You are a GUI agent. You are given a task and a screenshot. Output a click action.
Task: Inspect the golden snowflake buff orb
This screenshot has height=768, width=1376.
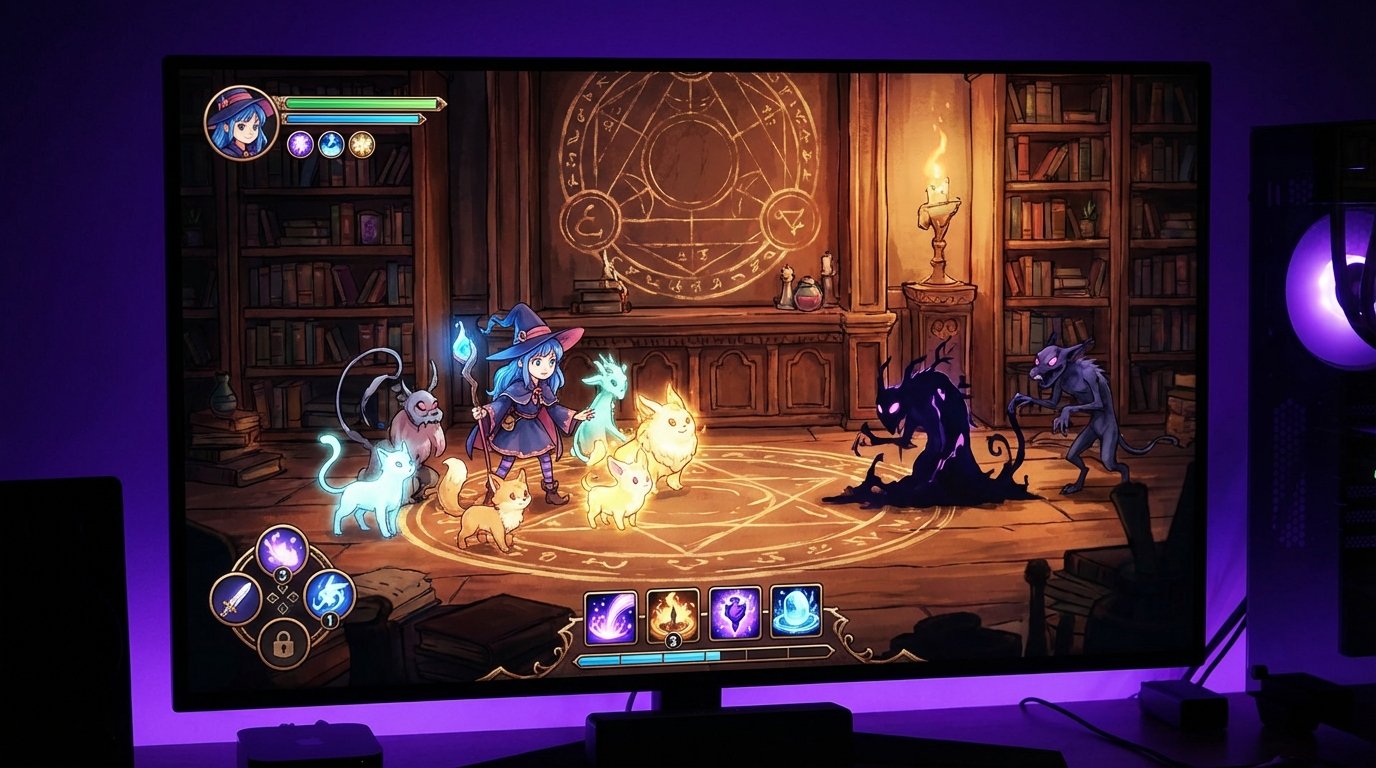click(x=361, y=144)
